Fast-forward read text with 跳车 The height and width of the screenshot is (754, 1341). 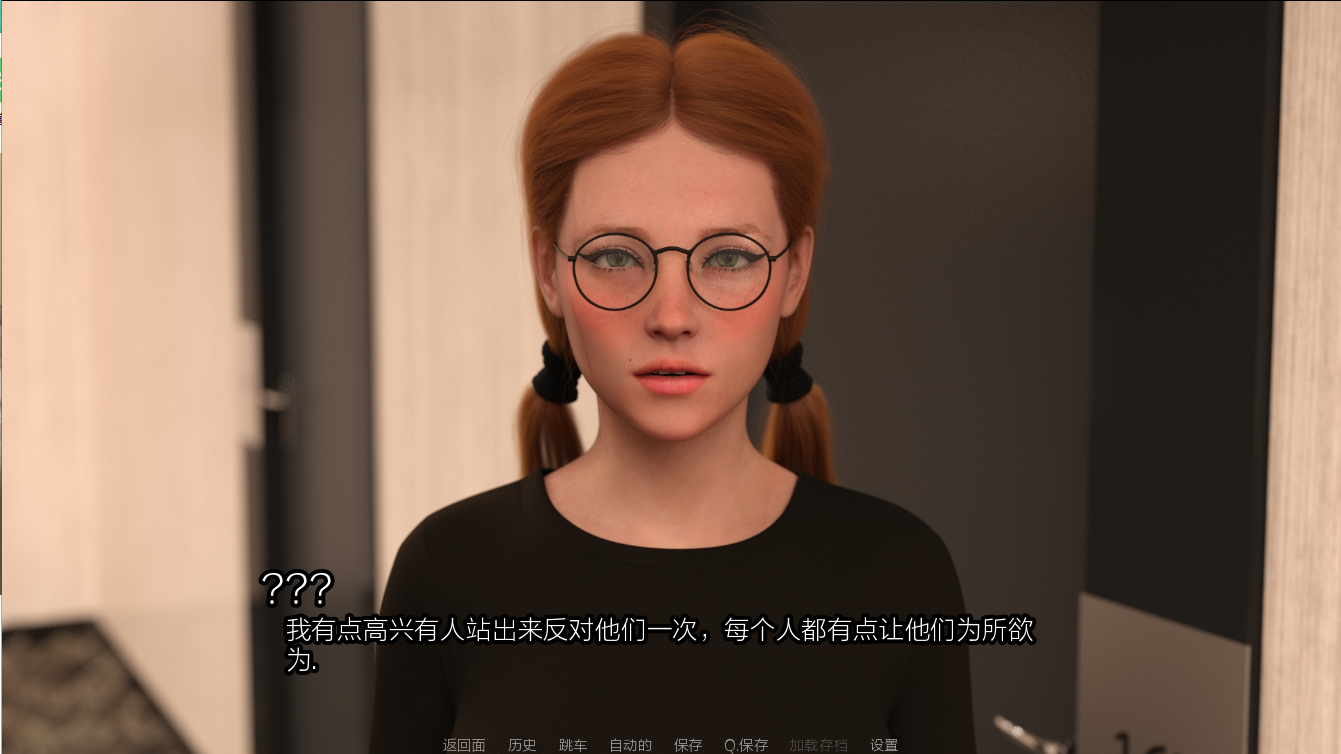click(x=572, y=745)
